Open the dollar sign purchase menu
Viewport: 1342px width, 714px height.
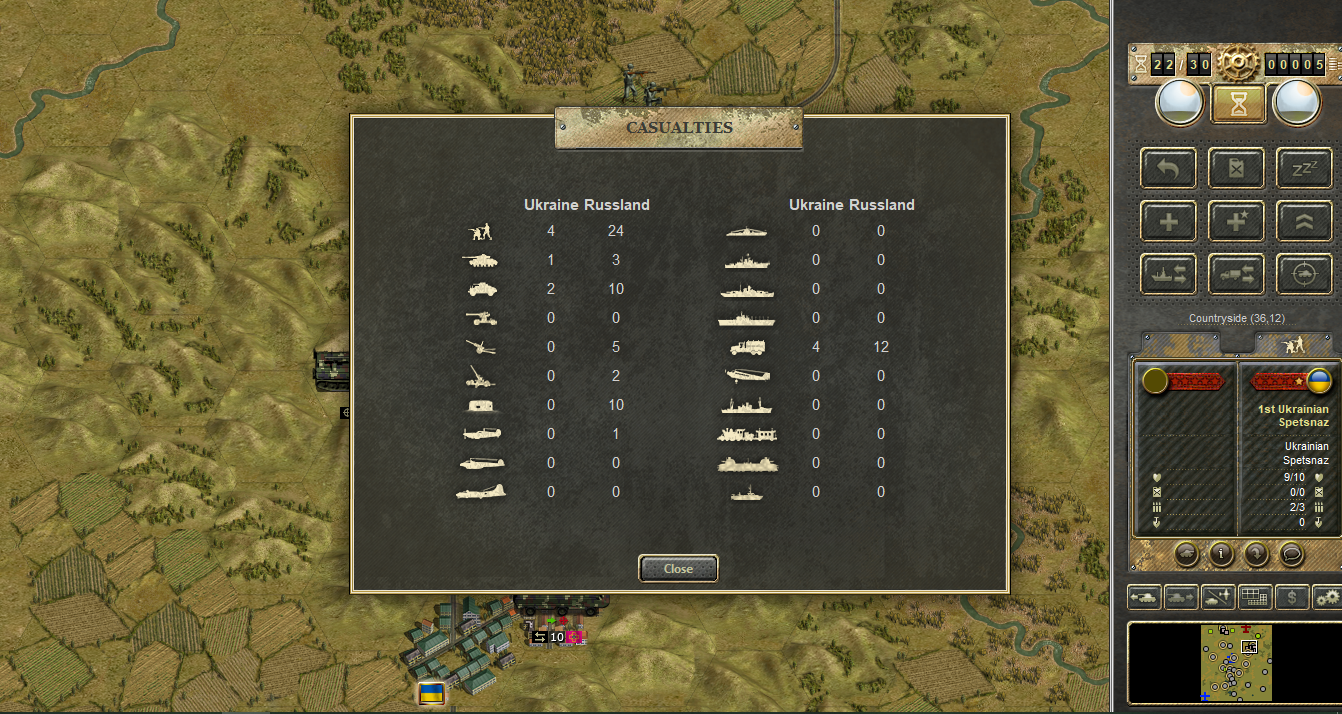[x=1293, y=597]
